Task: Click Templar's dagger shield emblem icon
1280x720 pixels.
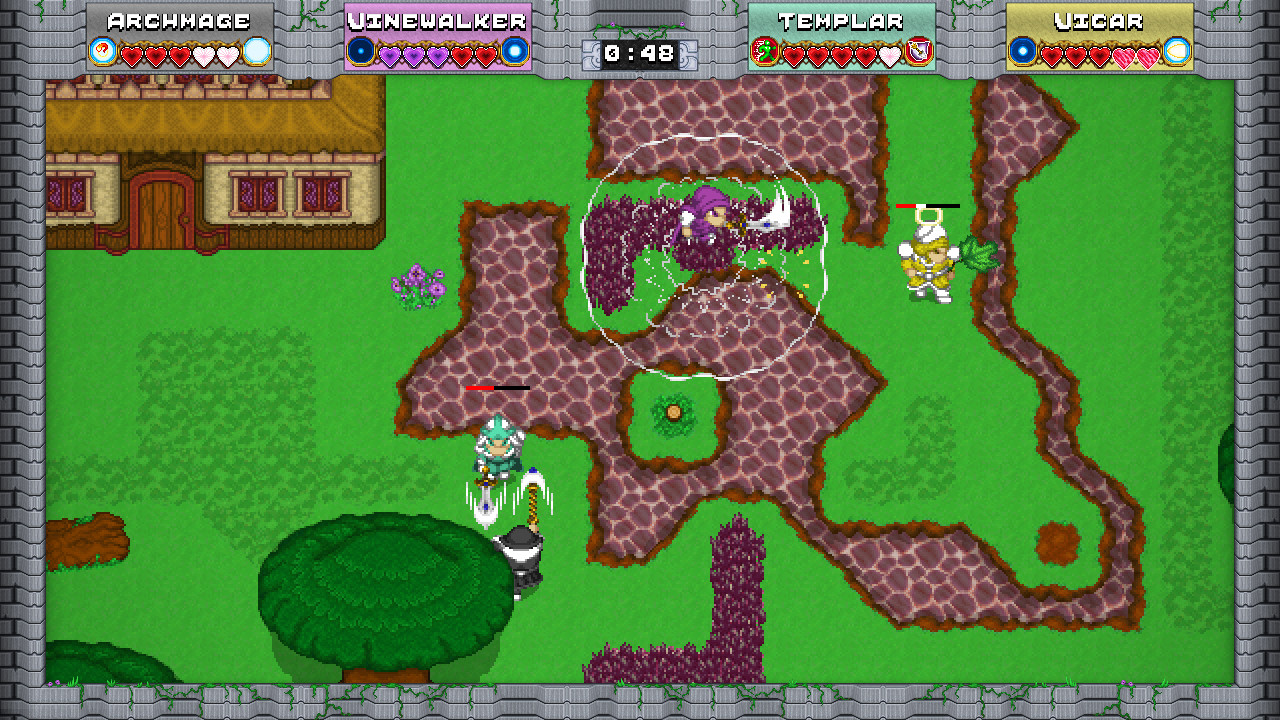Action: [x=918, y=50]
